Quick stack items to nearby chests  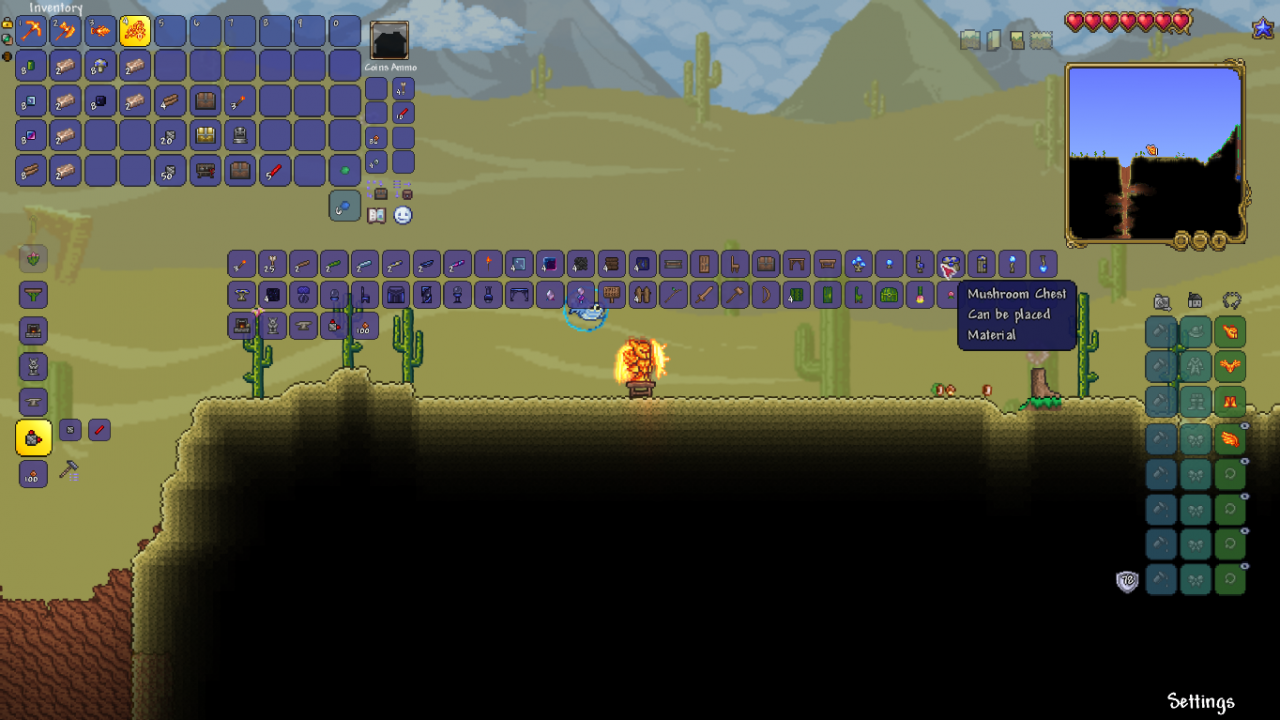pyautogui.click(x=381, y=193)
